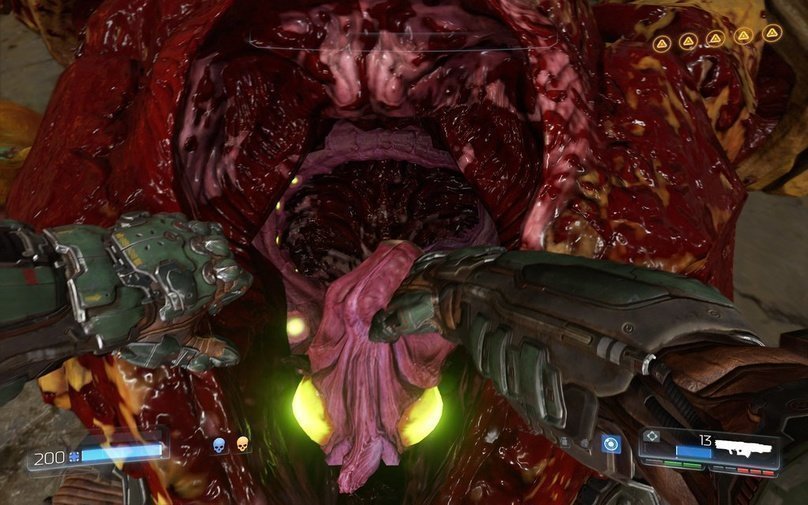Click the blue skull key icon
This screenshot has height=505, width=808.
click(219, 444)
